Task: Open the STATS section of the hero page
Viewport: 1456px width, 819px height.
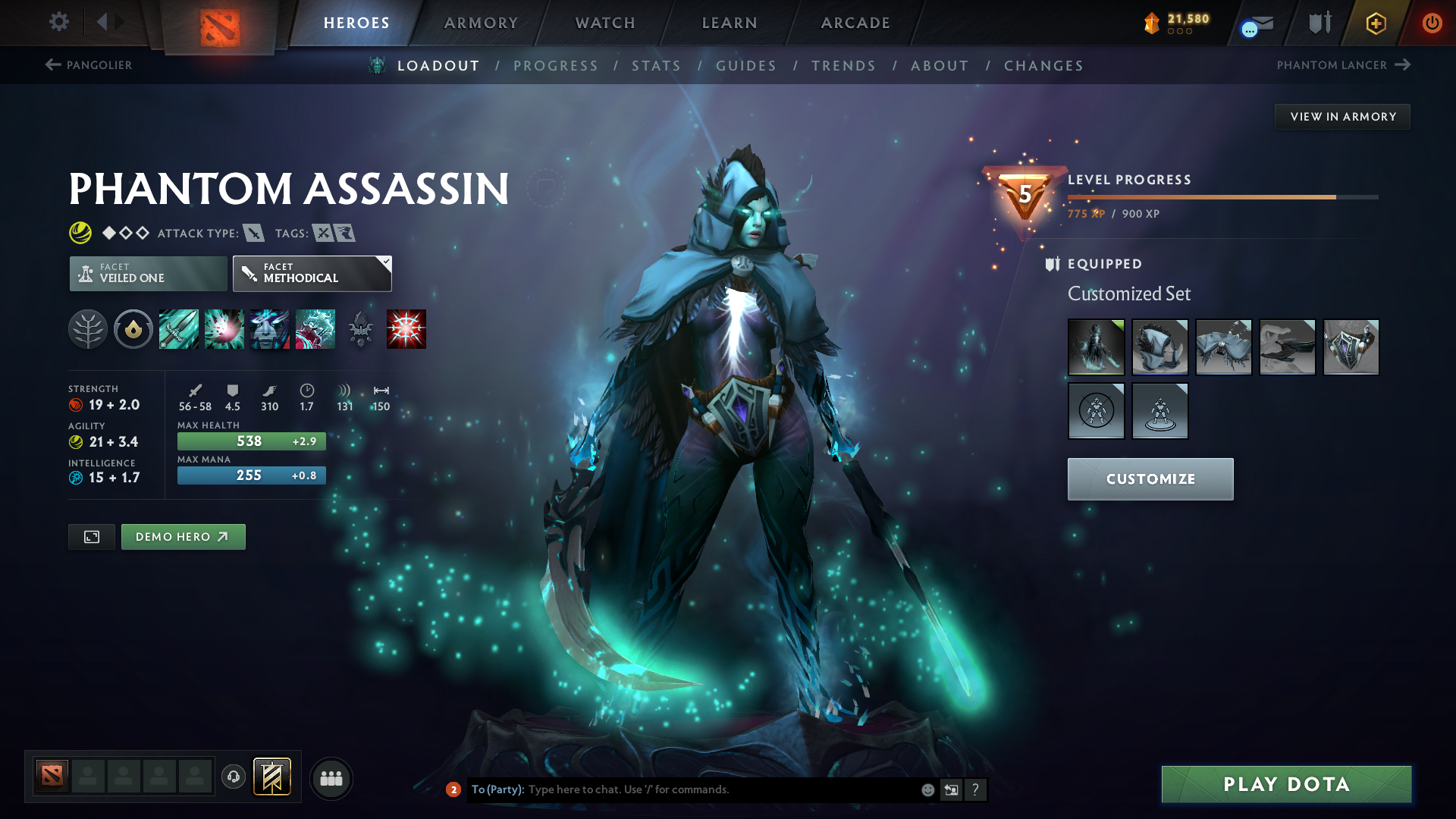Action: (656, 65)
